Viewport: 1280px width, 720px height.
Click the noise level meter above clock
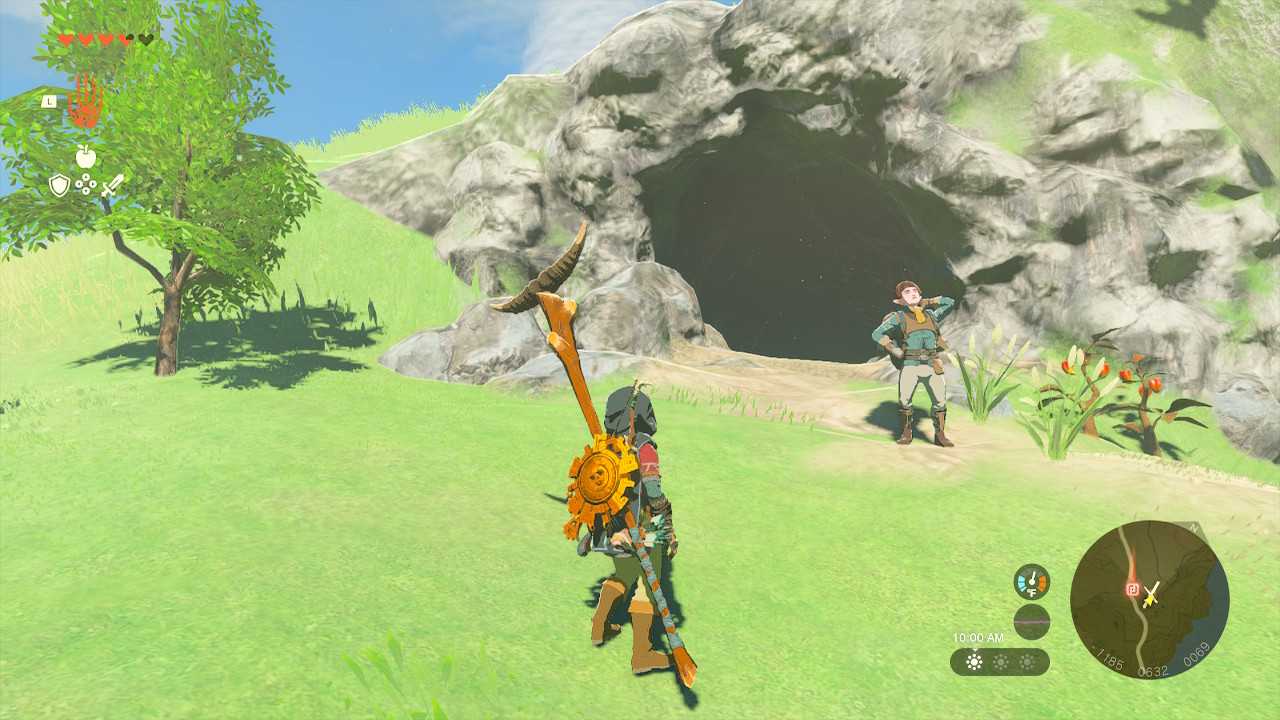coord(1032,621)
